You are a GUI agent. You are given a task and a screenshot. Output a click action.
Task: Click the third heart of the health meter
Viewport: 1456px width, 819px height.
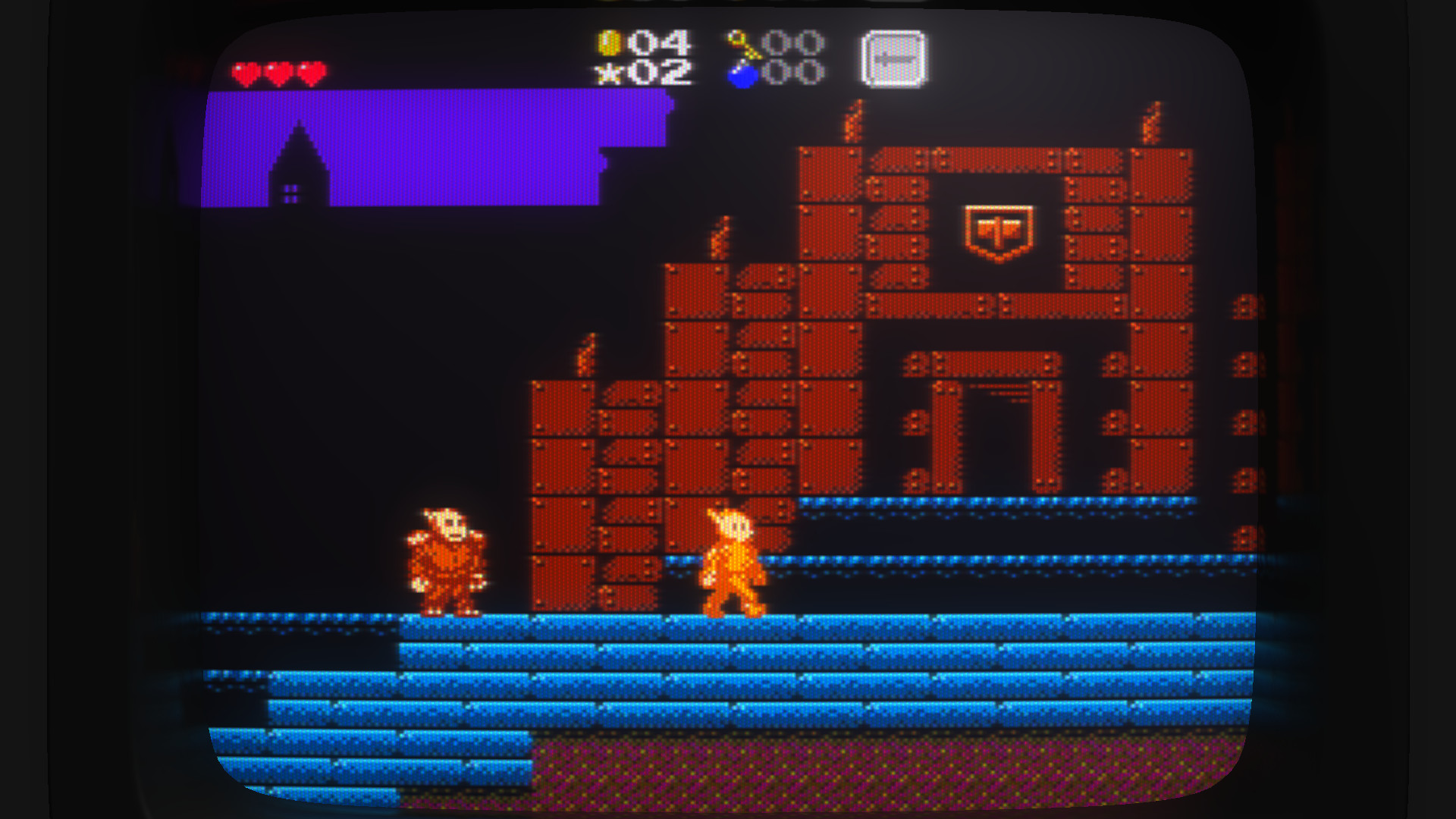click(309, 71)
